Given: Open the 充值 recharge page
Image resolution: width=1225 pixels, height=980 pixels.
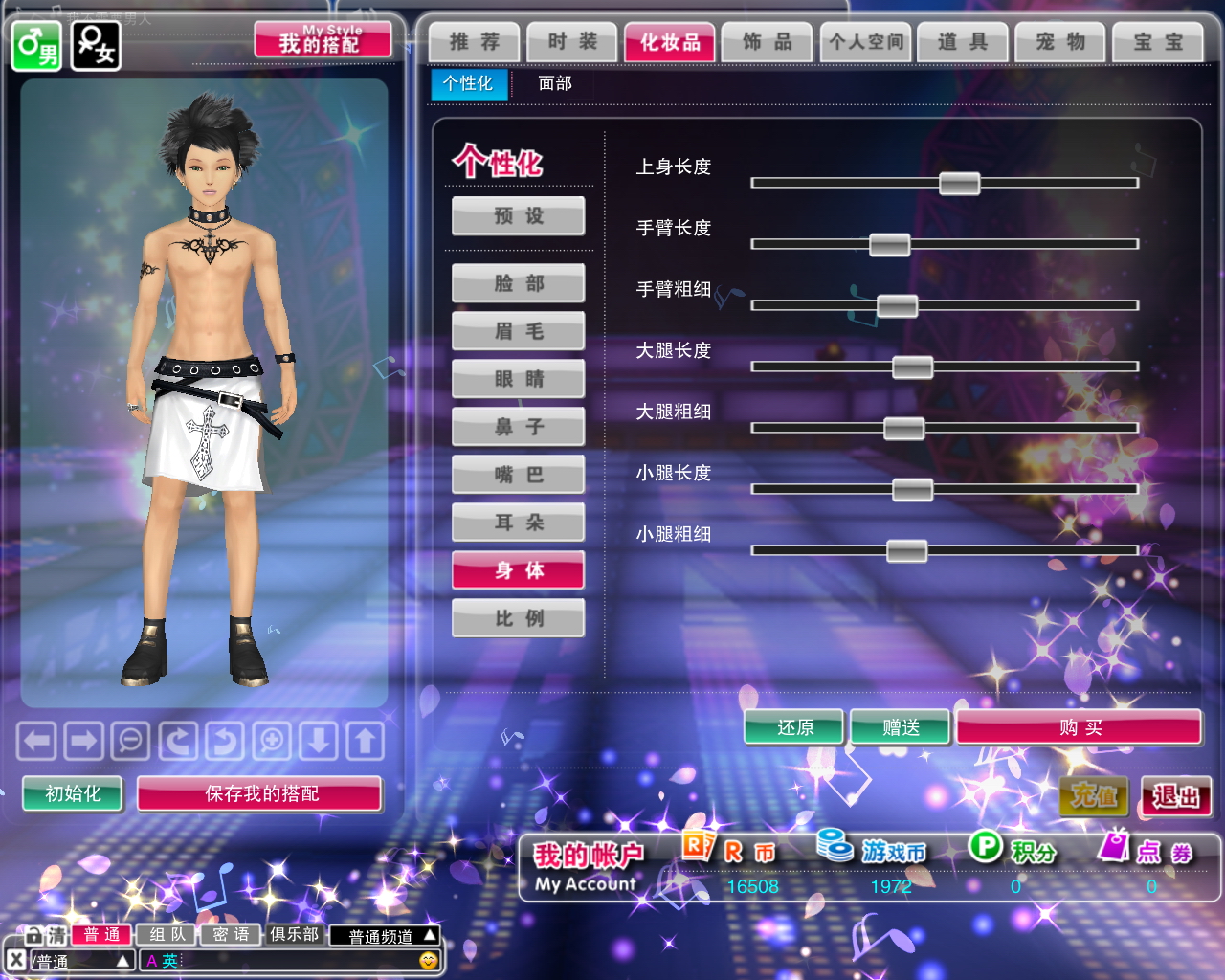Looking at the screenshot, I should pos(1094,796).
